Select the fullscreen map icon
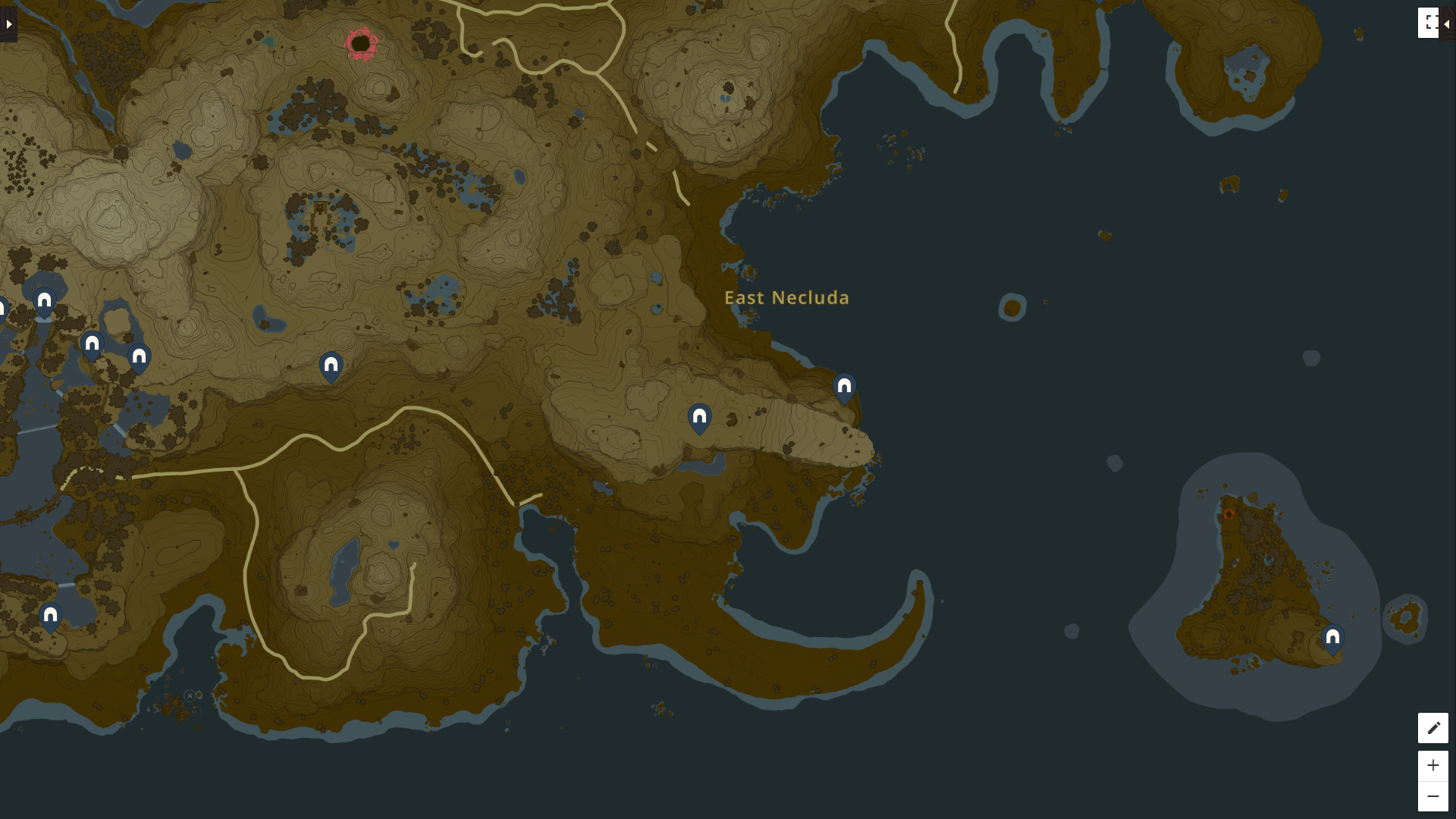The width and height of the screenshot is (1456, 819). click(x=1430, y=23)
